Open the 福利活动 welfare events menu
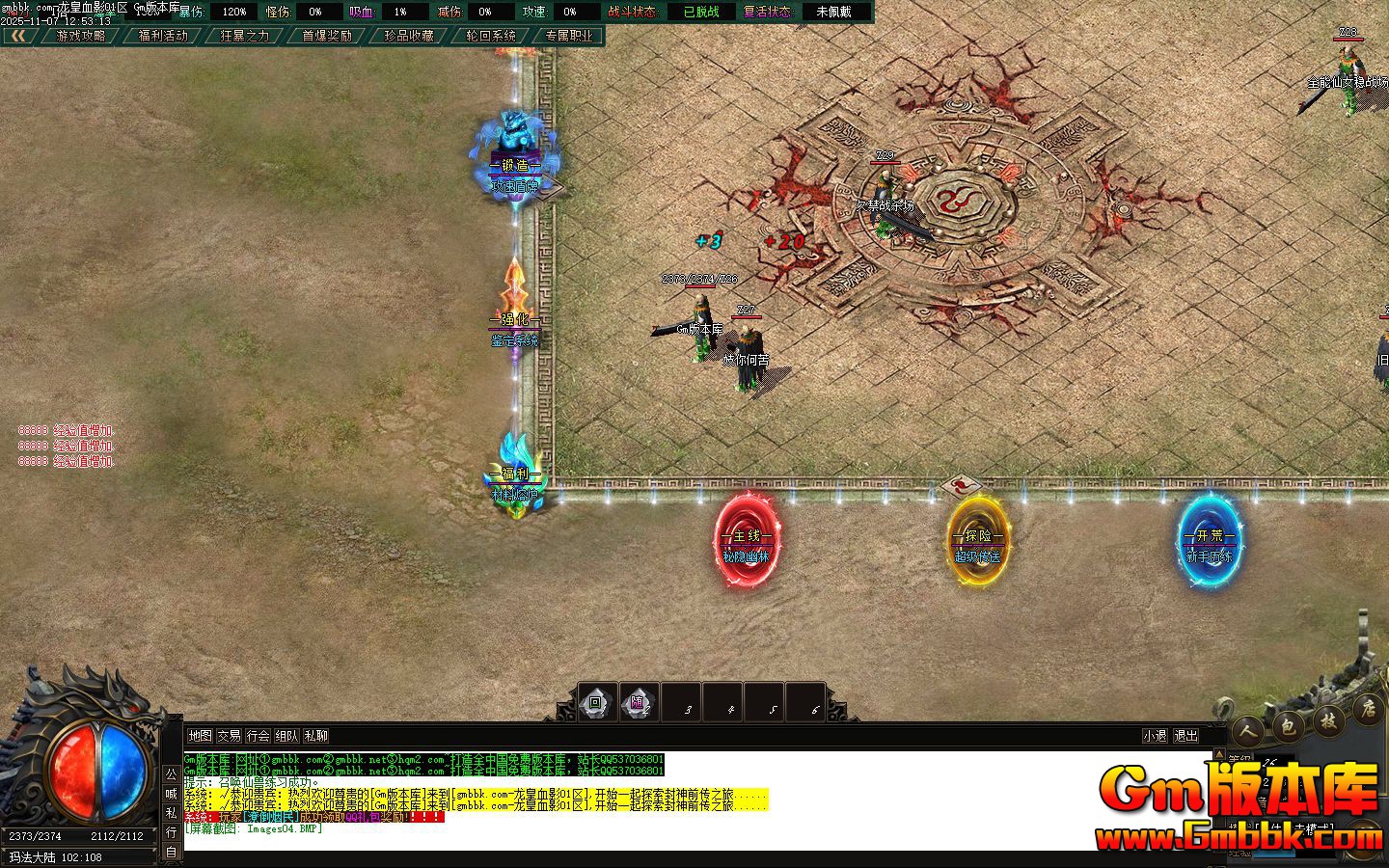1389x868 pixels. (x=163, y=36)
